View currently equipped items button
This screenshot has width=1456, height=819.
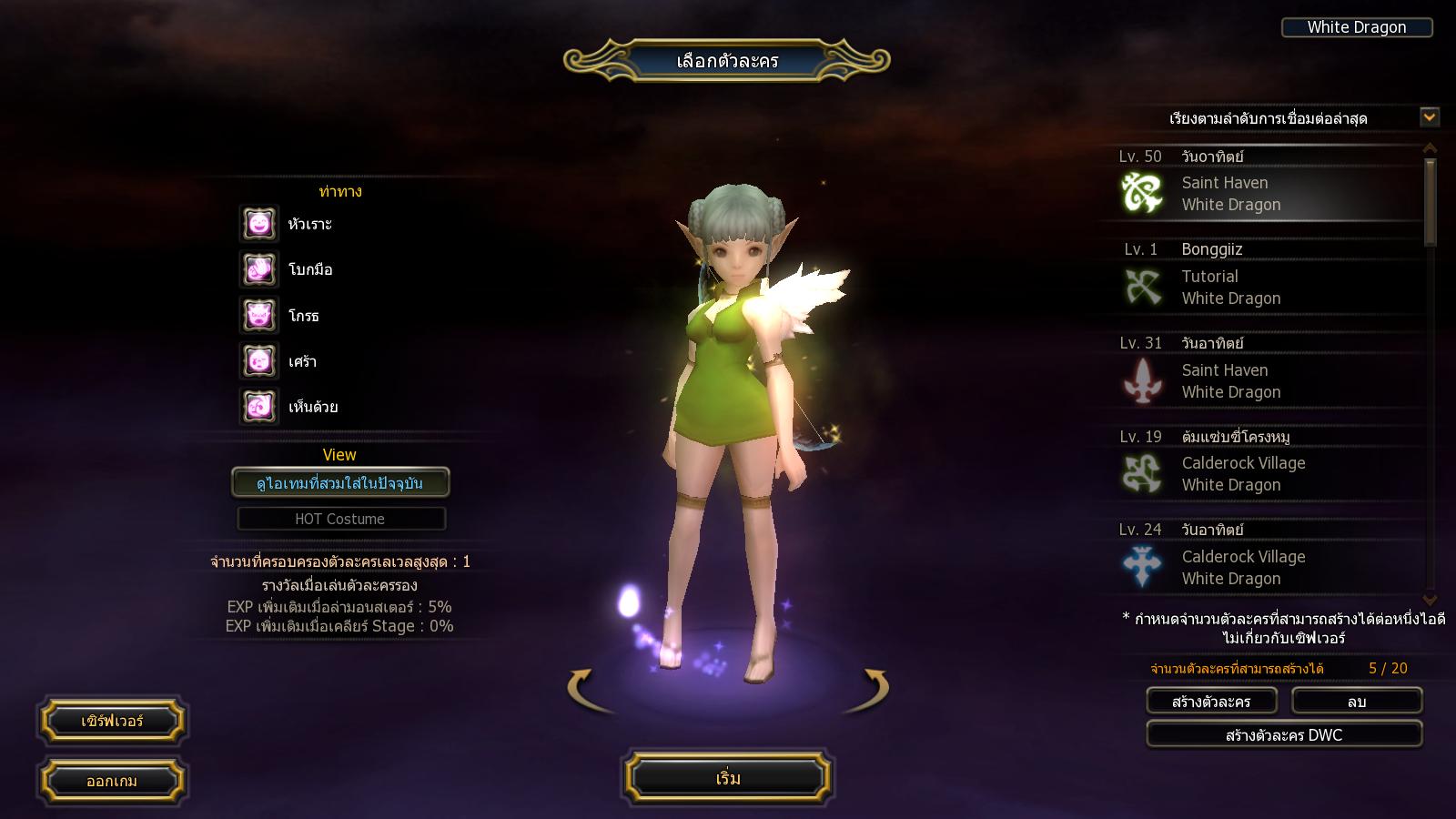(x=339, y=483)
